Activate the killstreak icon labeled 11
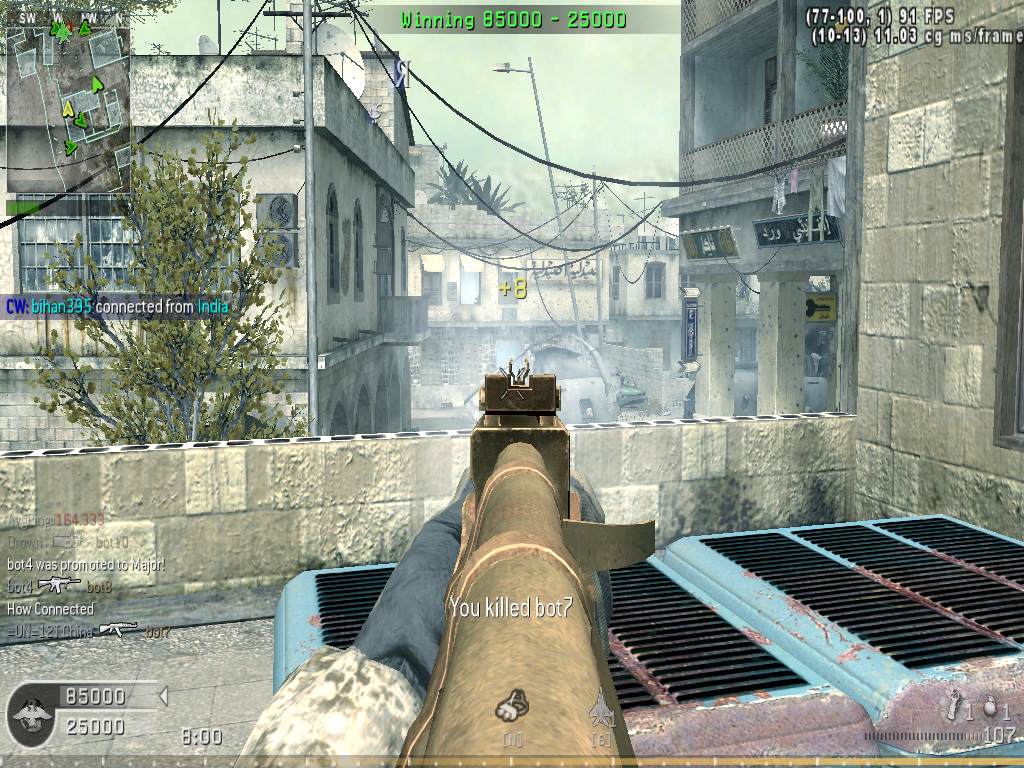The width and height of the screenshot is (1024, 768). 512,707
